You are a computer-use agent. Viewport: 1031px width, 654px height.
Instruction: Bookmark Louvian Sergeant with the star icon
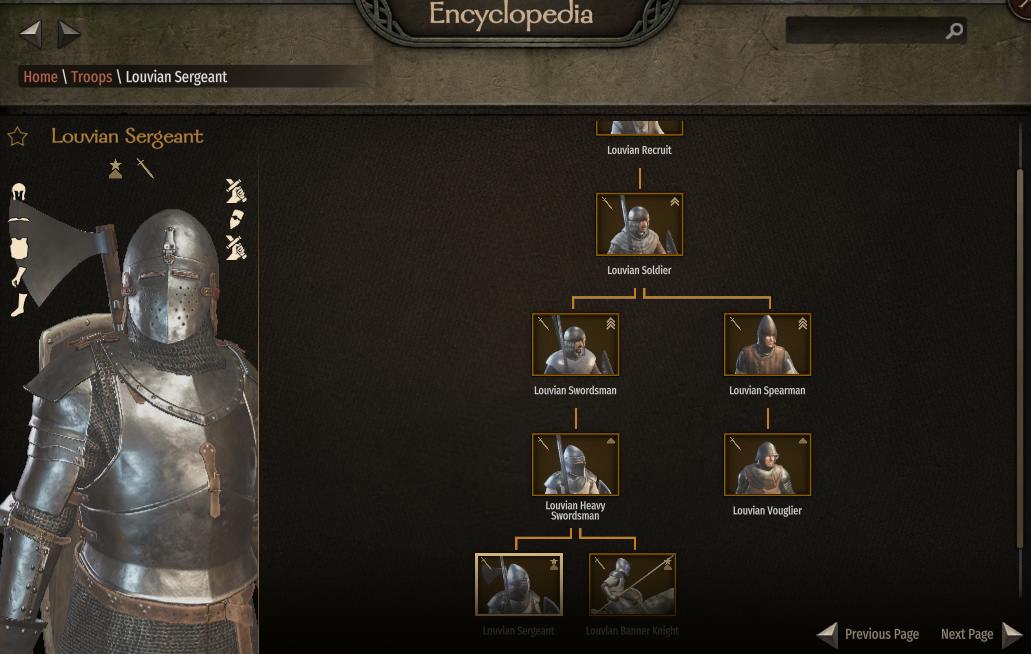(x=17, y=136)
